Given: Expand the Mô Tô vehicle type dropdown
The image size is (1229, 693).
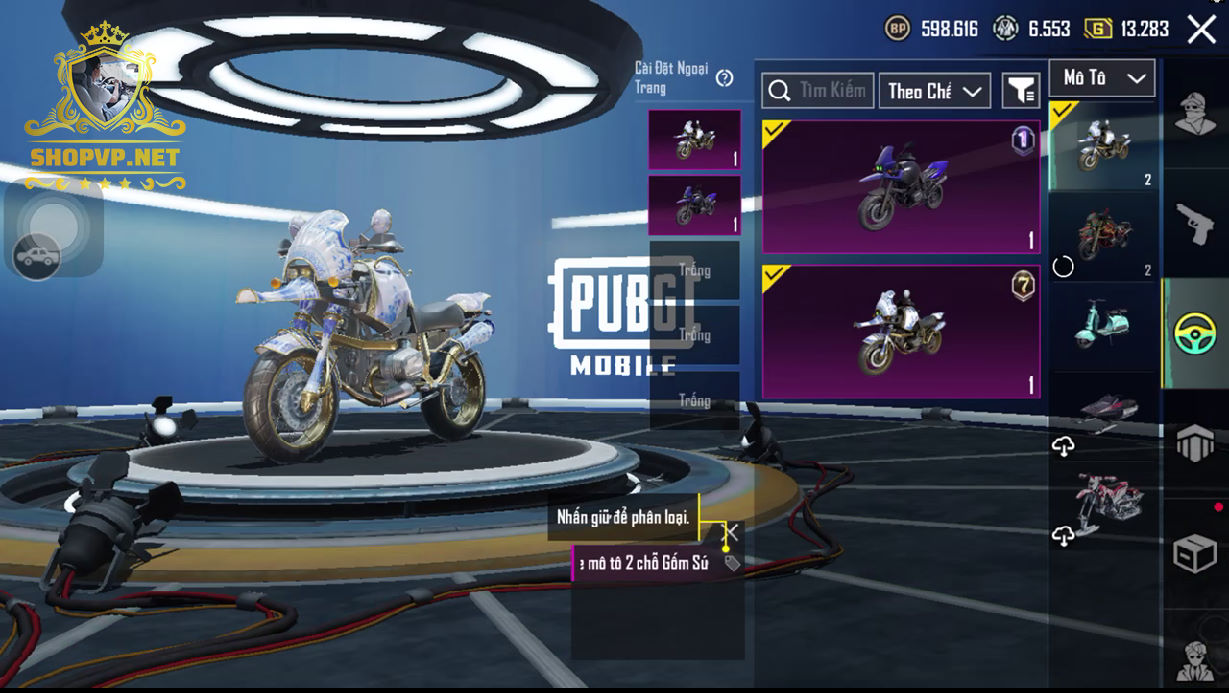Looking at the screenshot, I should pos(1102,78).
